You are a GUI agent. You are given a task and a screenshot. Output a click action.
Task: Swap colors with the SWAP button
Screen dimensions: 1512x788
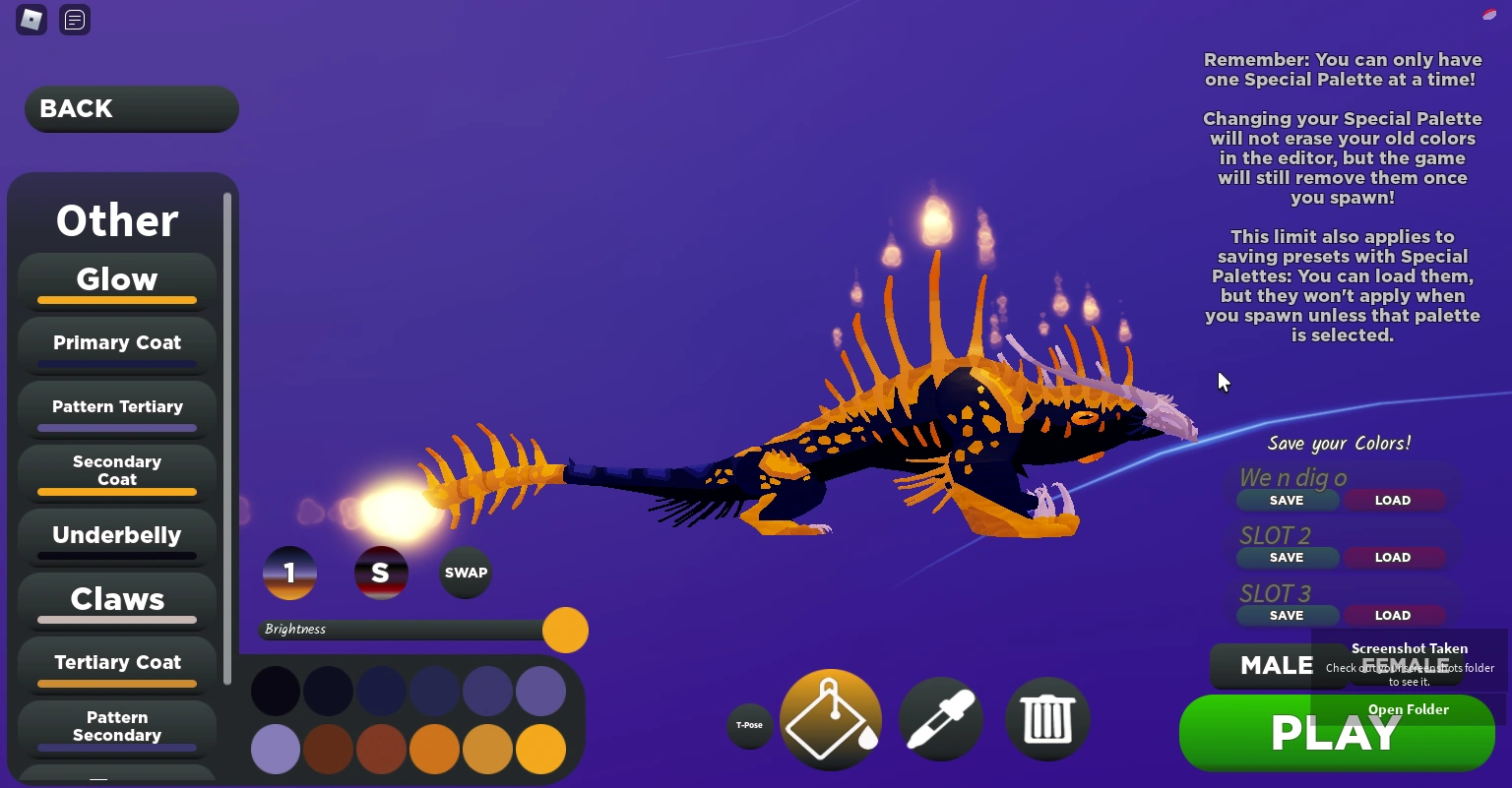click(465, 573)
